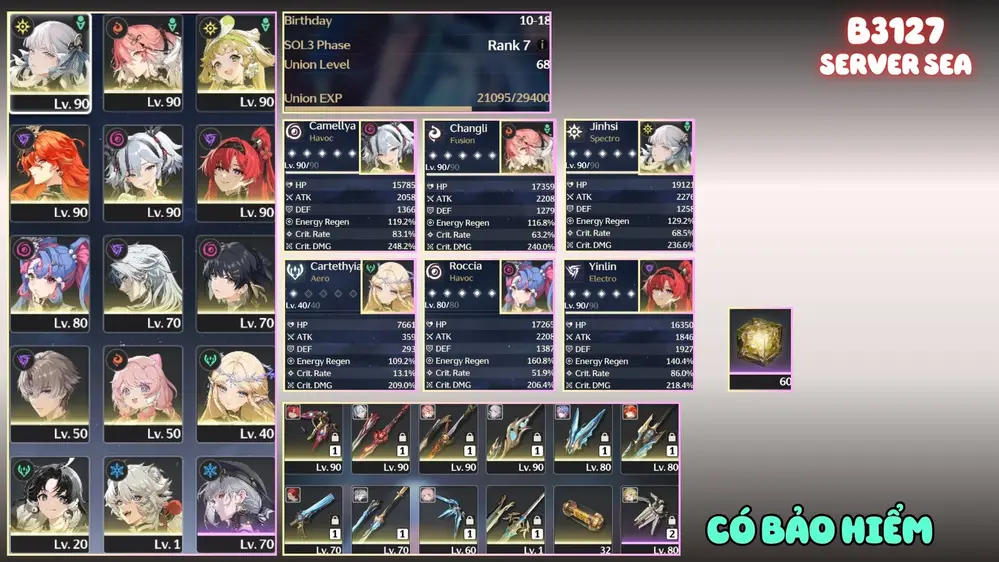
Task: Pick the Lv. 40 blonde character tile
Action: pos(236,394)
